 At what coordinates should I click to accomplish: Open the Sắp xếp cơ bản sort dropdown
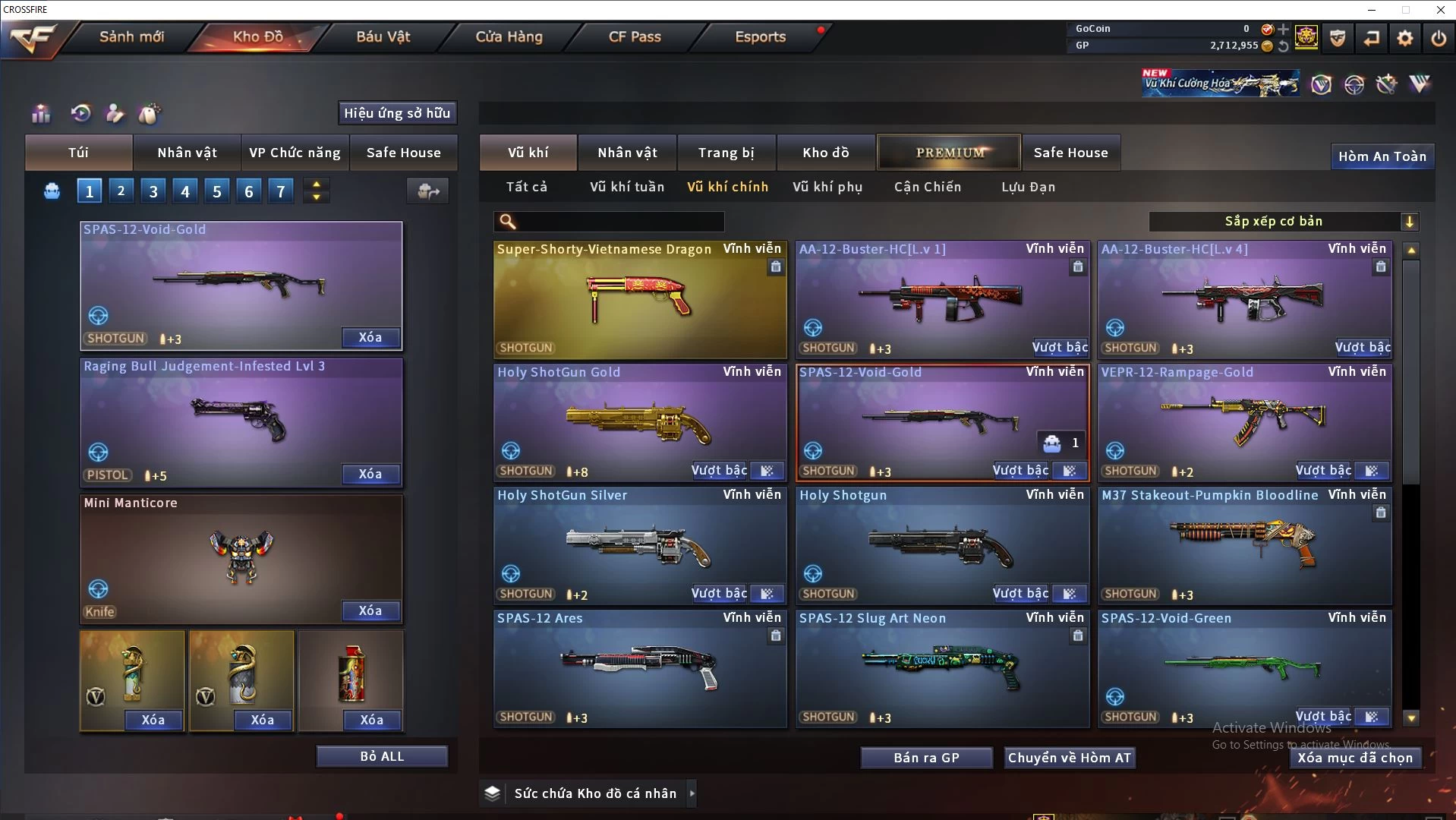1283,221
